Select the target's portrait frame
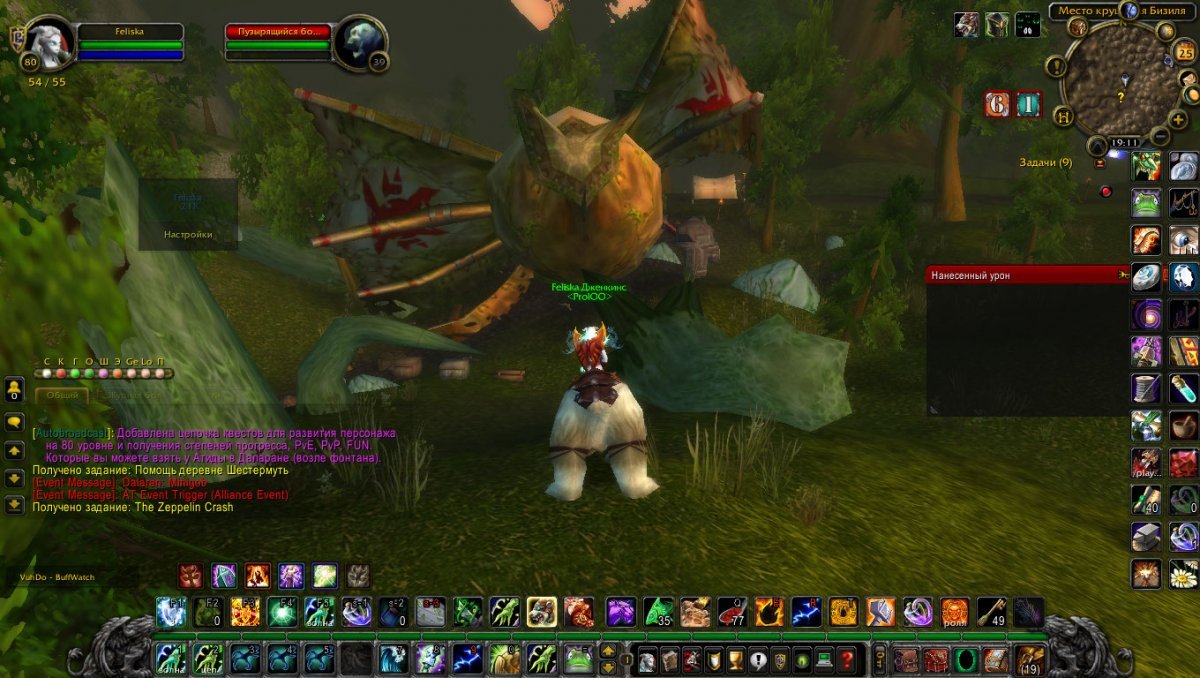1200x678 pixels. click(x=359, y=44)
